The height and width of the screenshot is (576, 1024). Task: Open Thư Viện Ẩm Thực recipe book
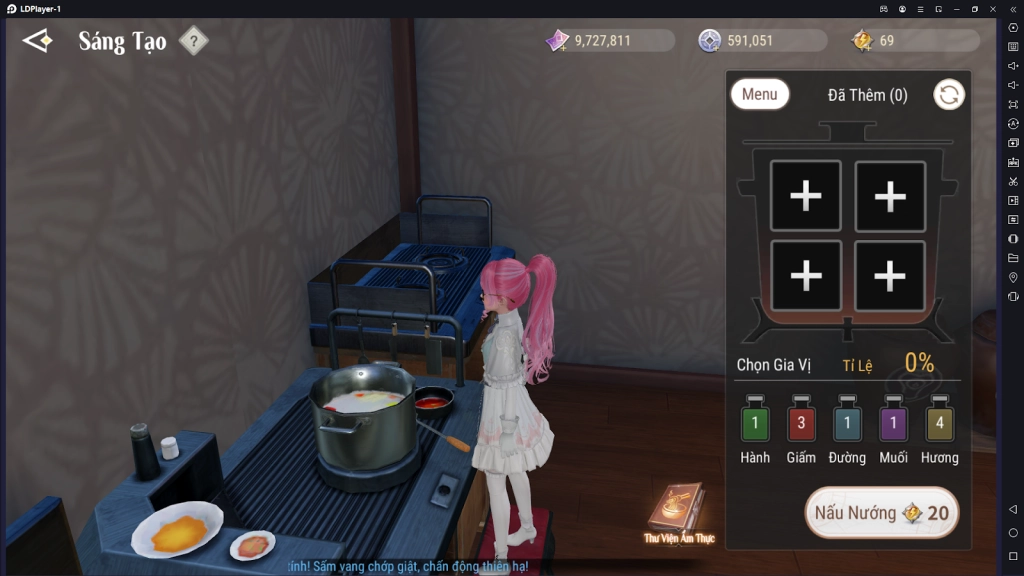676,510
